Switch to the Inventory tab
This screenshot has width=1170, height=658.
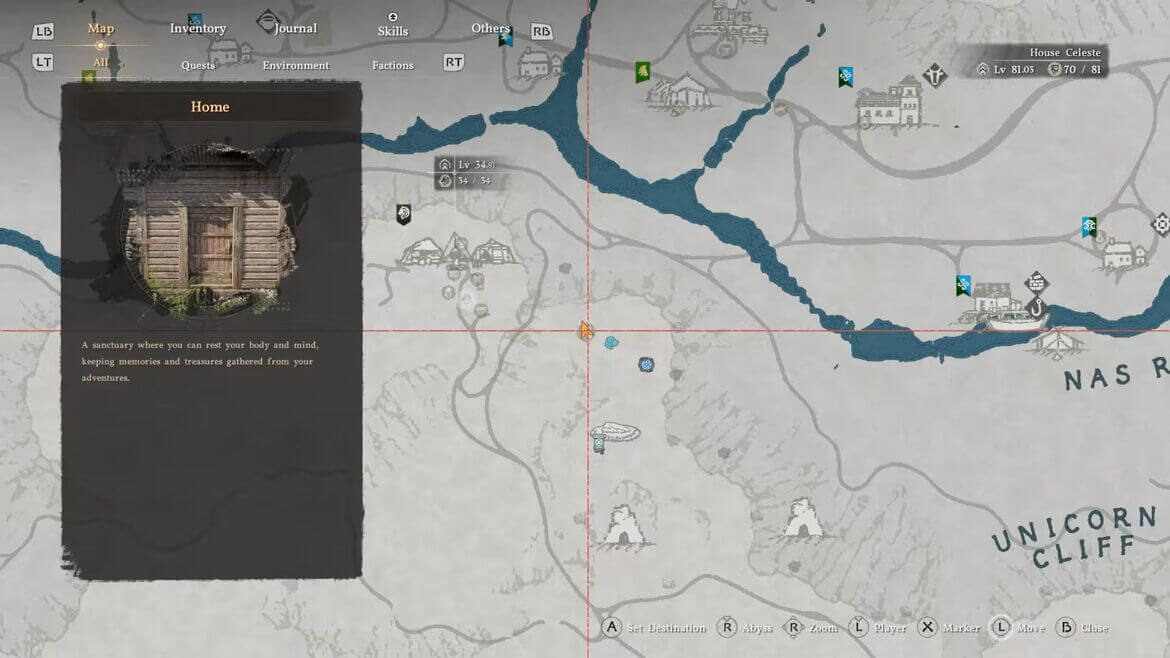pos(198,28)
